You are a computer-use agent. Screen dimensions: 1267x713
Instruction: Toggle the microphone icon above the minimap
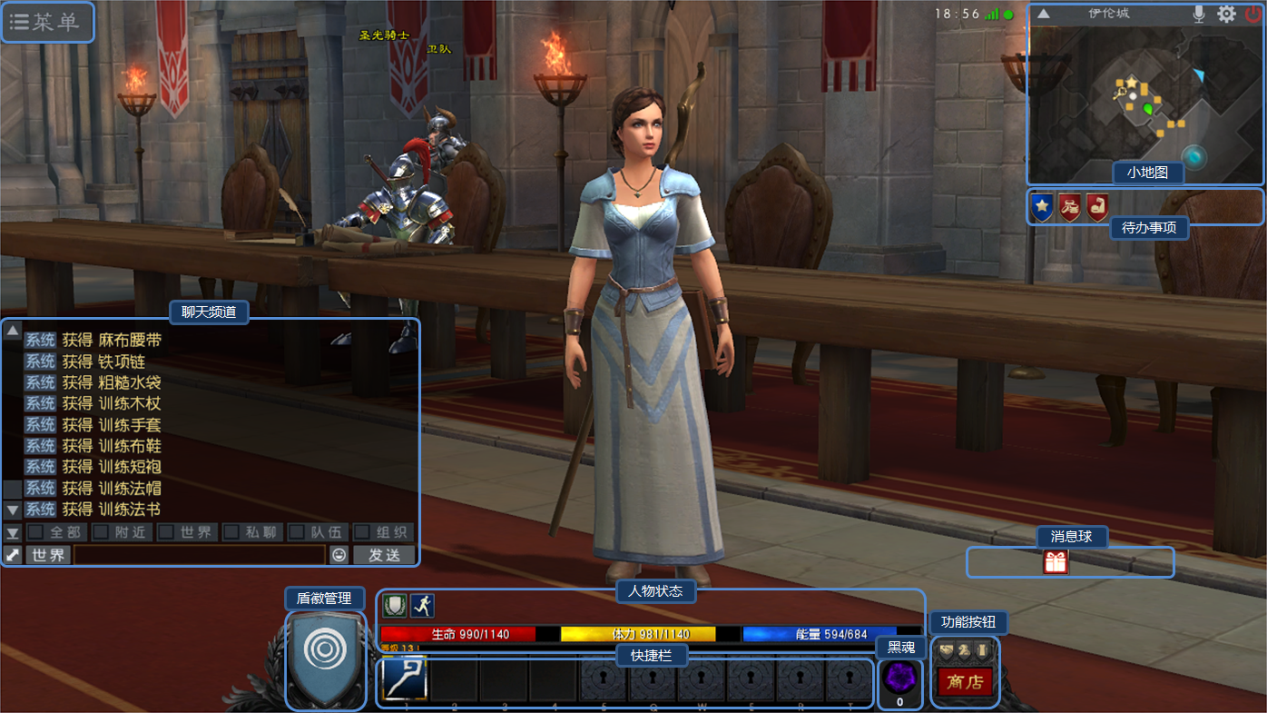[x=1199, y=14]
